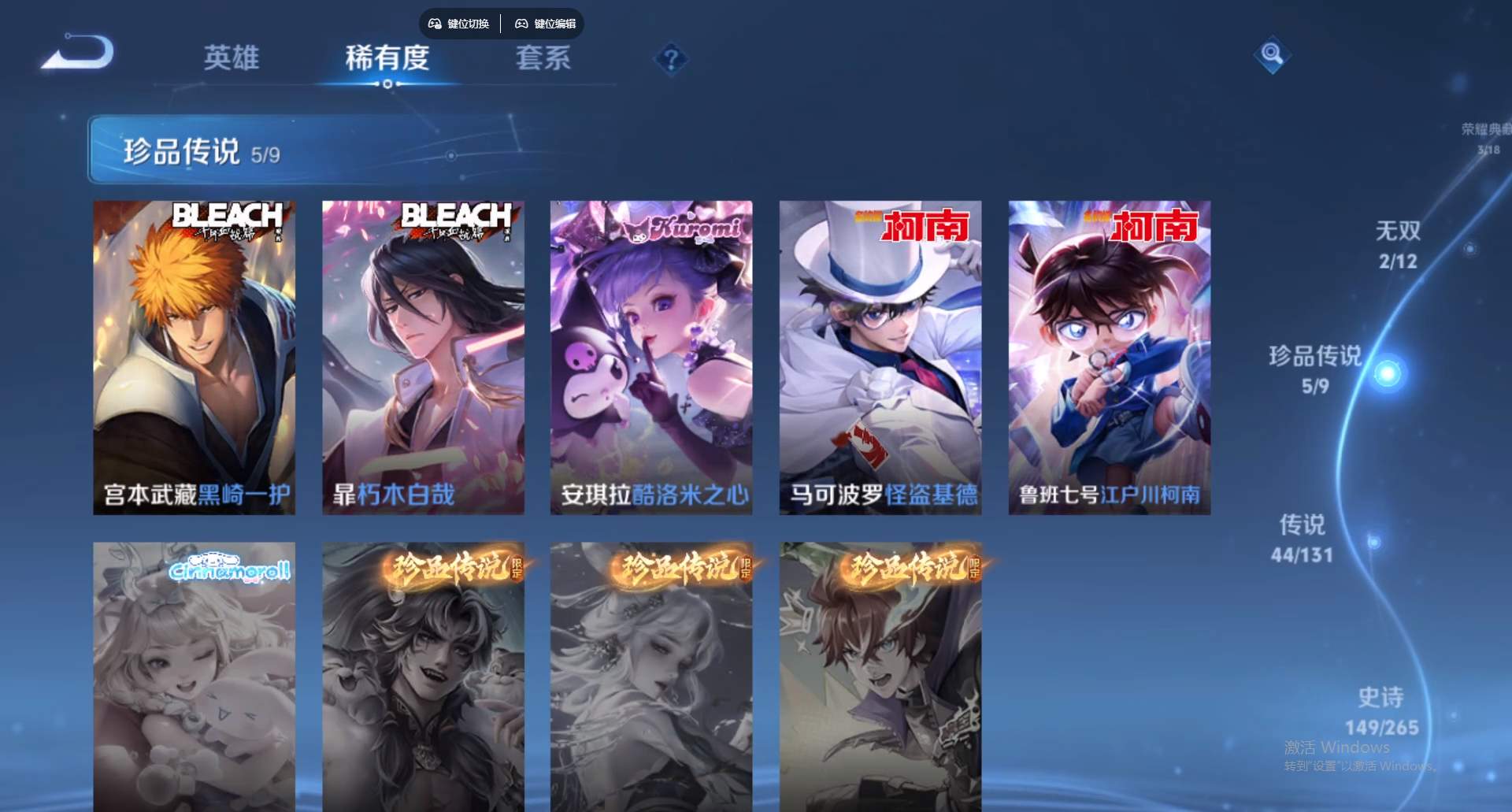
Task: Open search with the magnifier icon
Action: [x=1273, y=55]
